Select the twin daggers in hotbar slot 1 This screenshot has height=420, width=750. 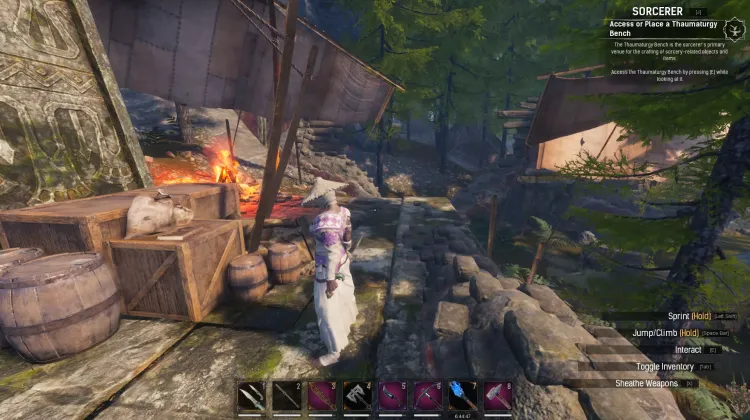252,396
